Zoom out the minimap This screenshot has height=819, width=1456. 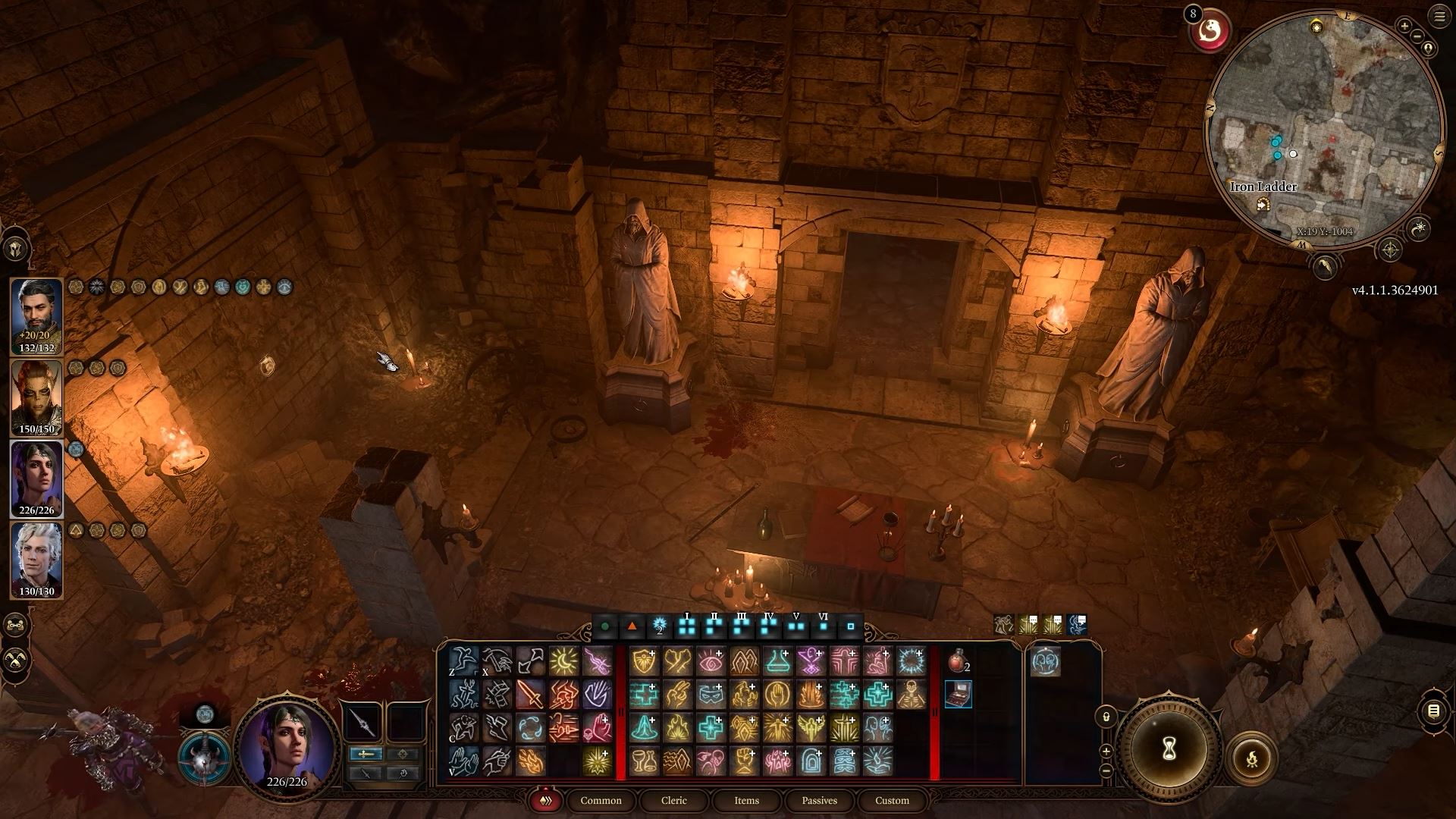pyautogui.click(x=1417, y=36)
